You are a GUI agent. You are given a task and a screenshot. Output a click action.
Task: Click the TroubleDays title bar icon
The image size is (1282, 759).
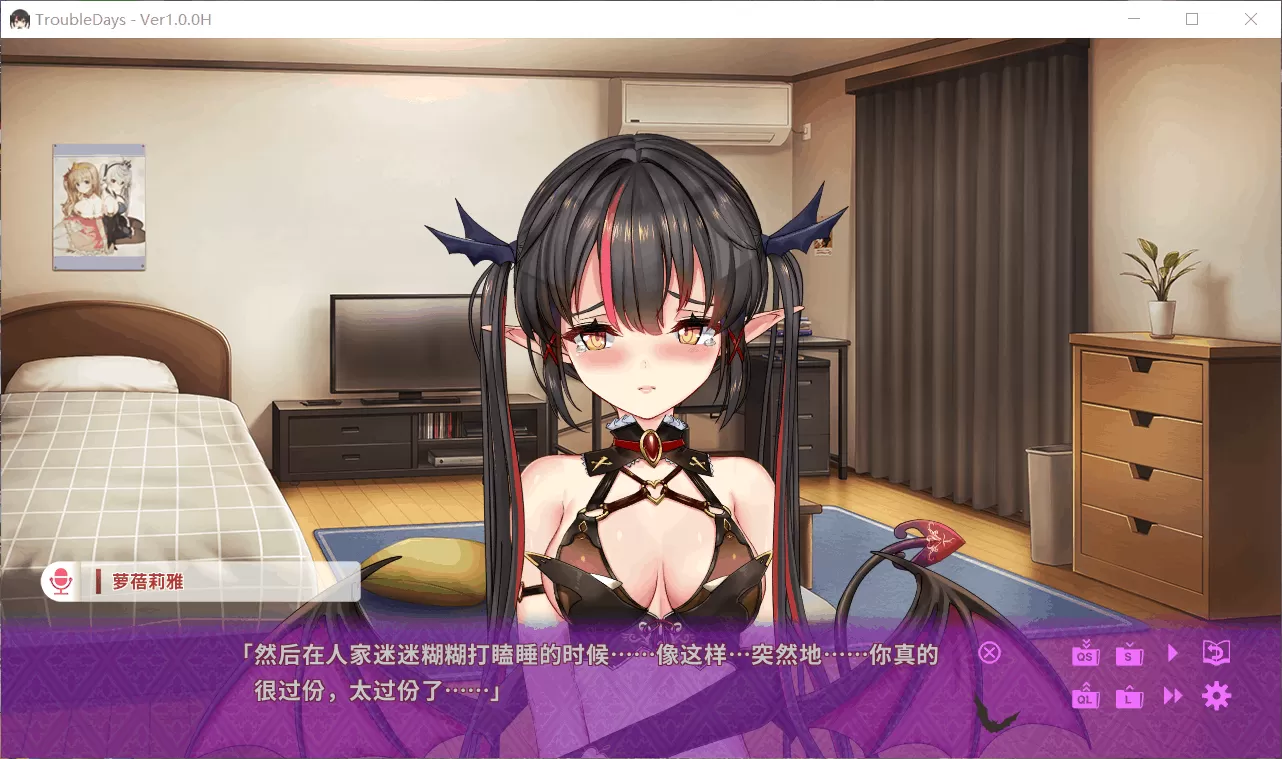pyautogui.click(x=19, y=19)
